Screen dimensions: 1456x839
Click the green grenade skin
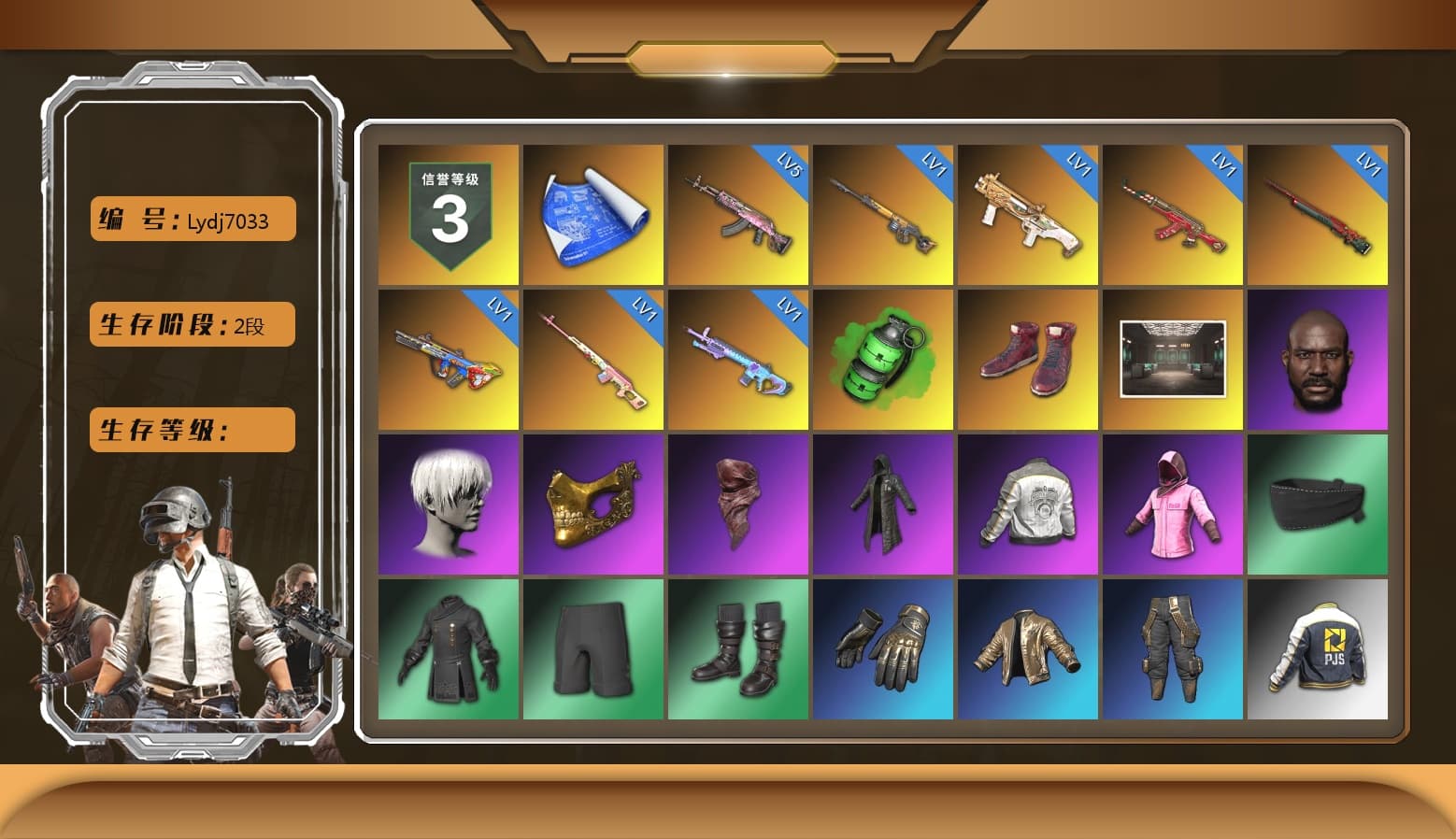[x=883, y=358]
